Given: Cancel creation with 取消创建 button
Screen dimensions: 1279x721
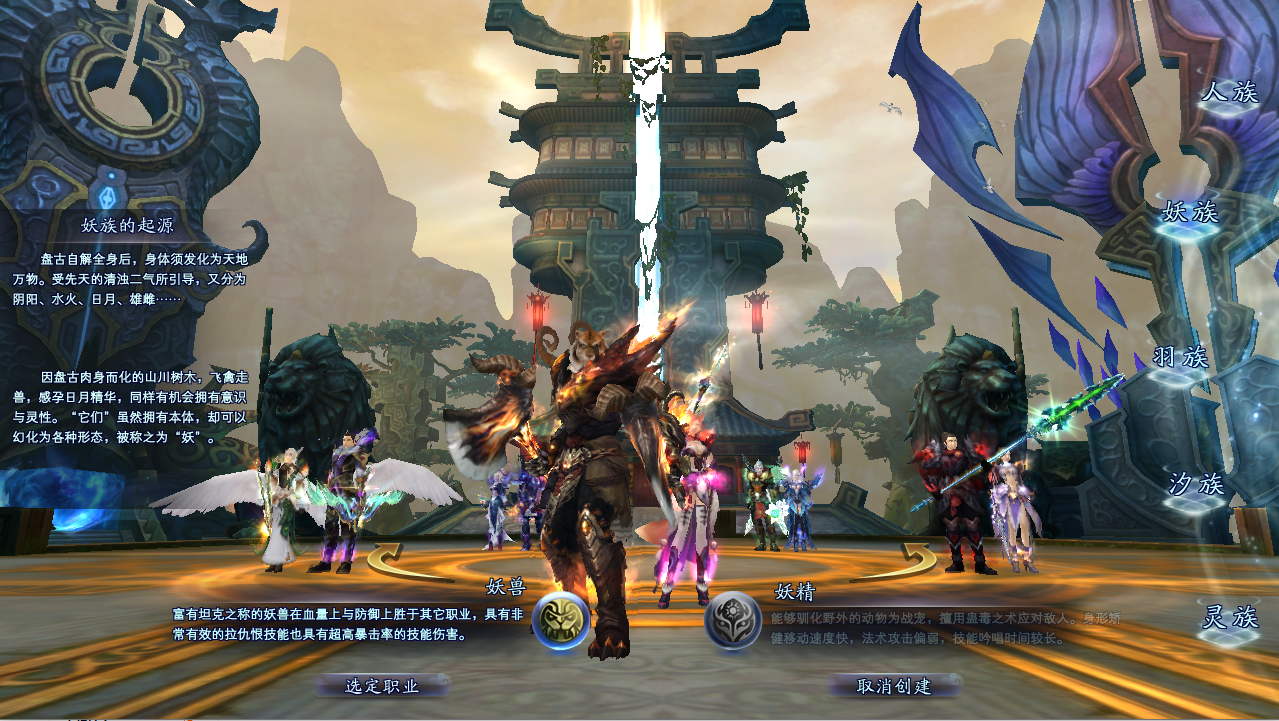Looking at the screenshot, I should click(x=894, y=686).
